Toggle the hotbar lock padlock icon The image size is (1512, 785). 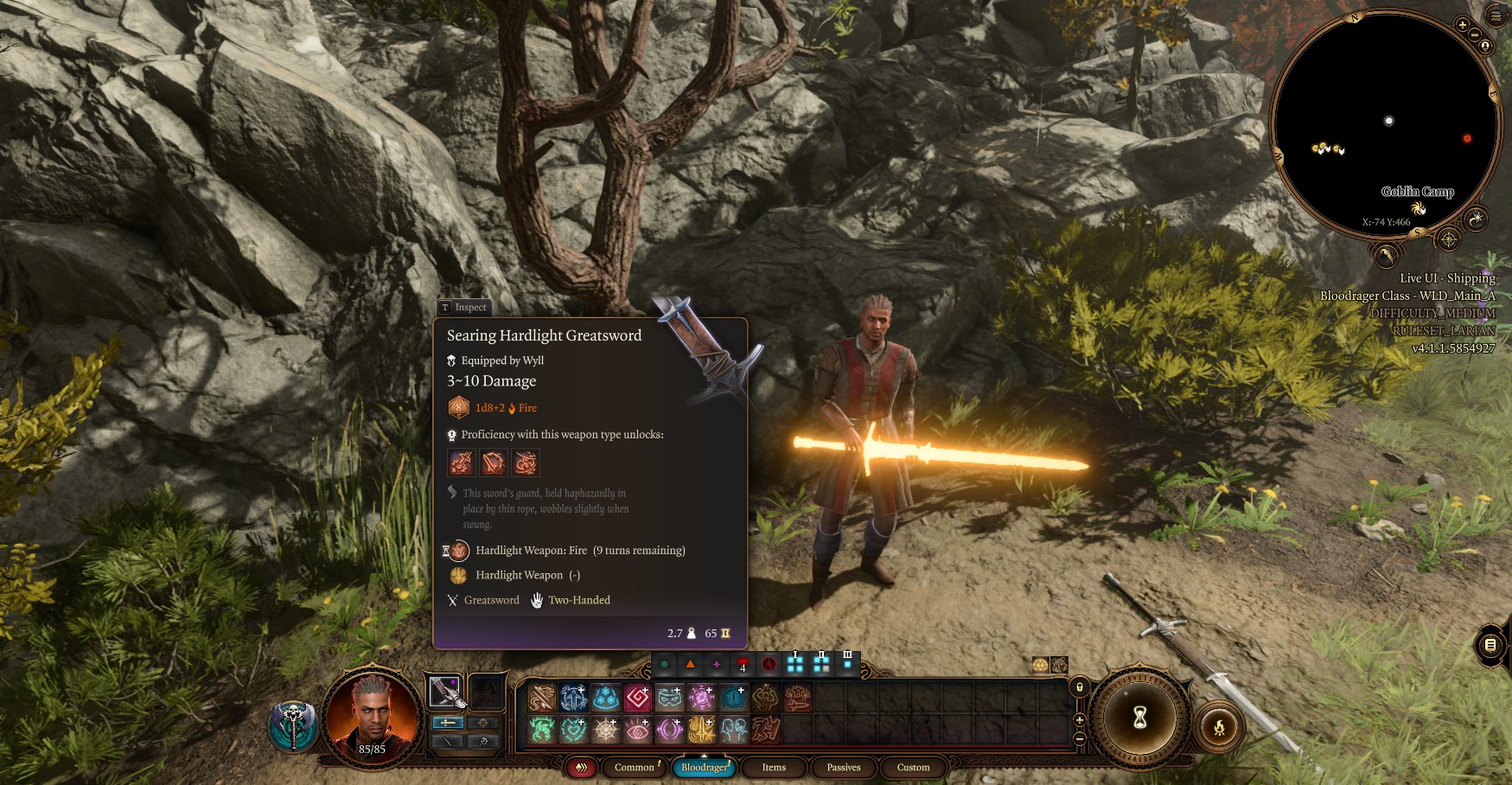click(x=1079, y=687)
